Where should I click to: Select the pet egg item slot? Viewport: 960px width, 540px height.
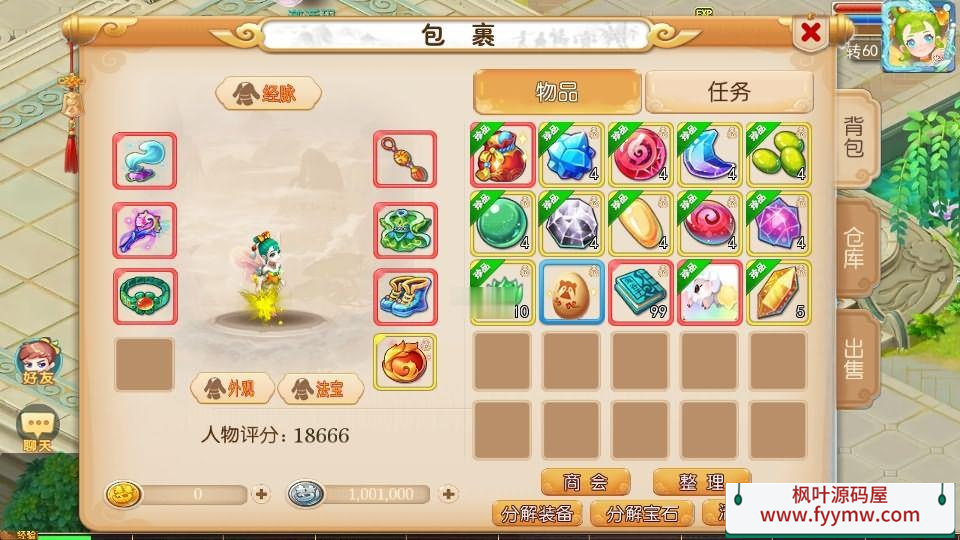pos(571,292)
